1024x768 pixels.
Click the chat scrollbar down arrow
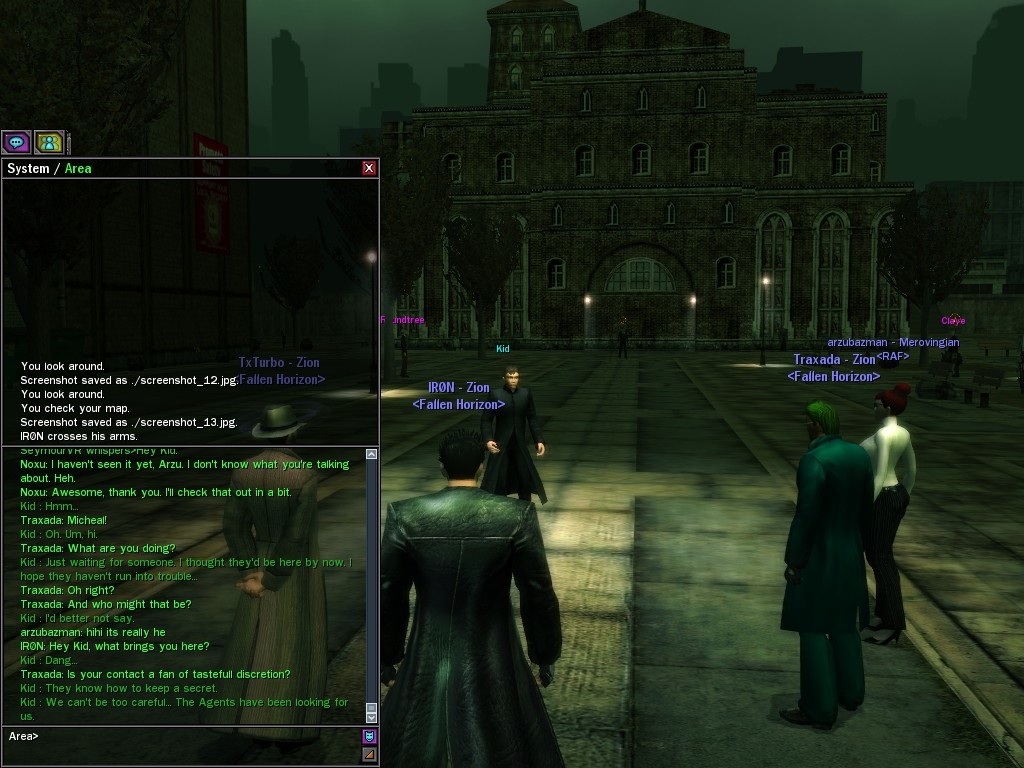coord(371,717)
